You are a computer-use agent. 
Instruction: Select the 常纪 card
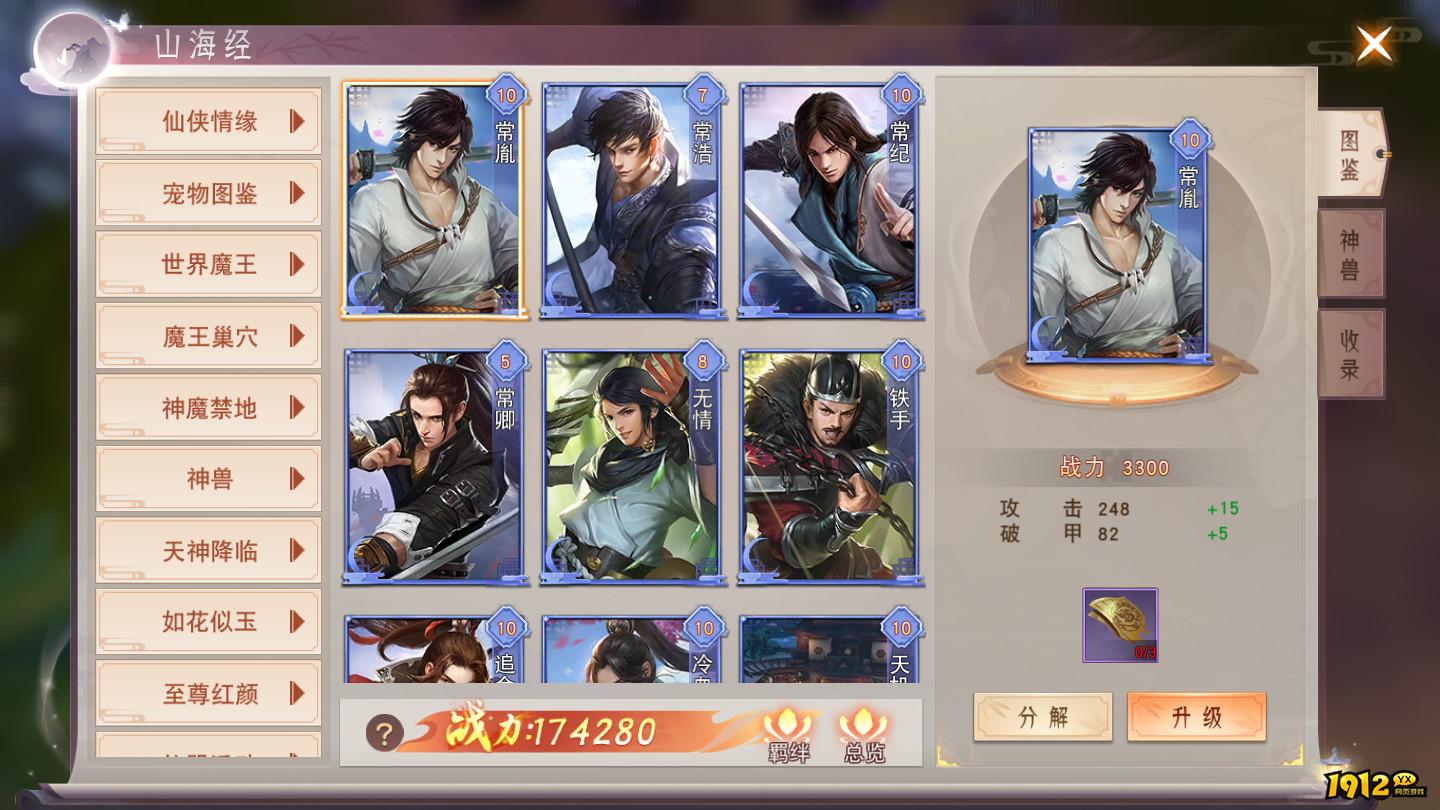coord(829,200)
